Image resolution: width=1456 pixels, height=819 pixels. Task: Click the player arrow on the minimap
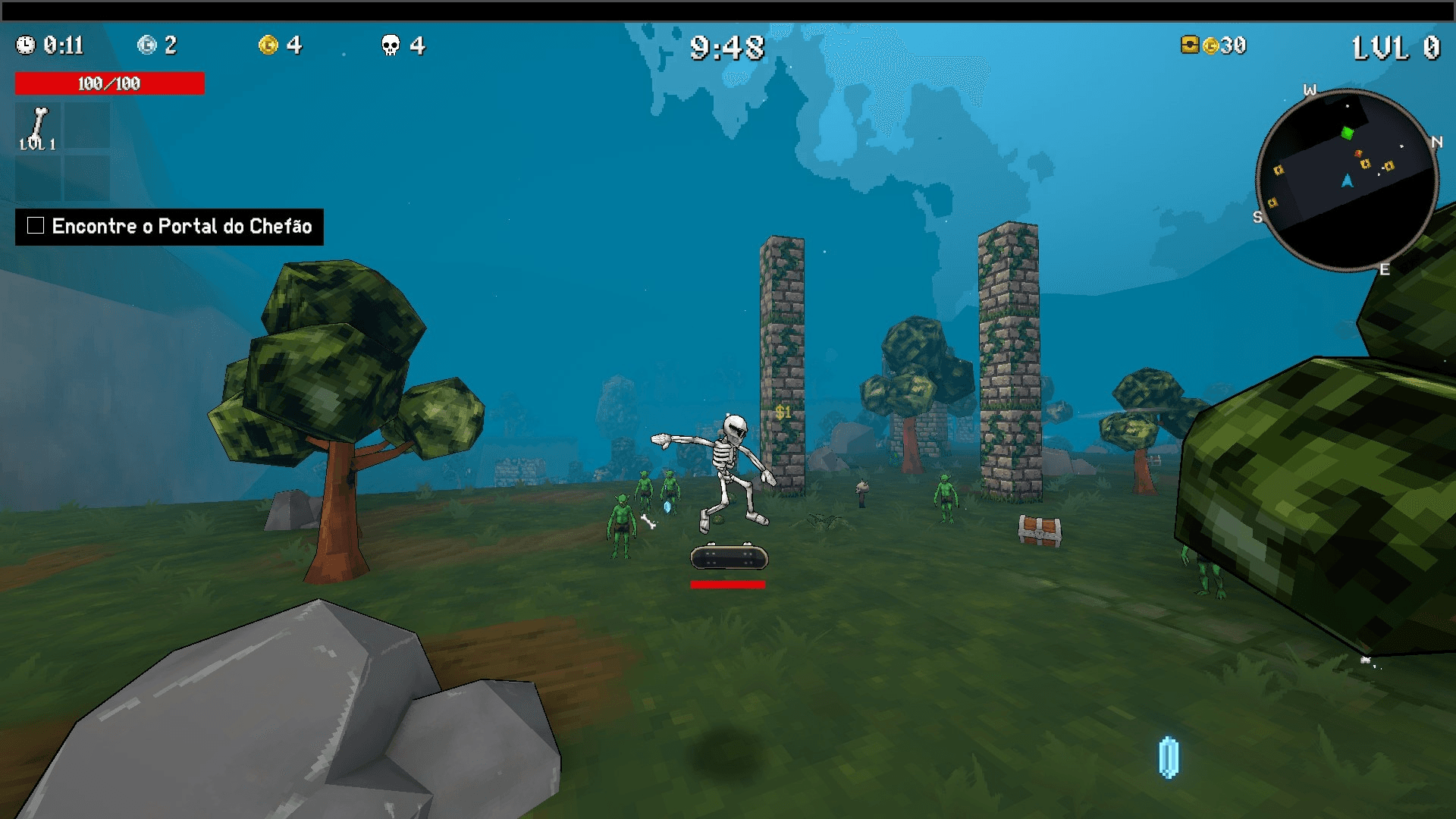(x=1348, y=181)
